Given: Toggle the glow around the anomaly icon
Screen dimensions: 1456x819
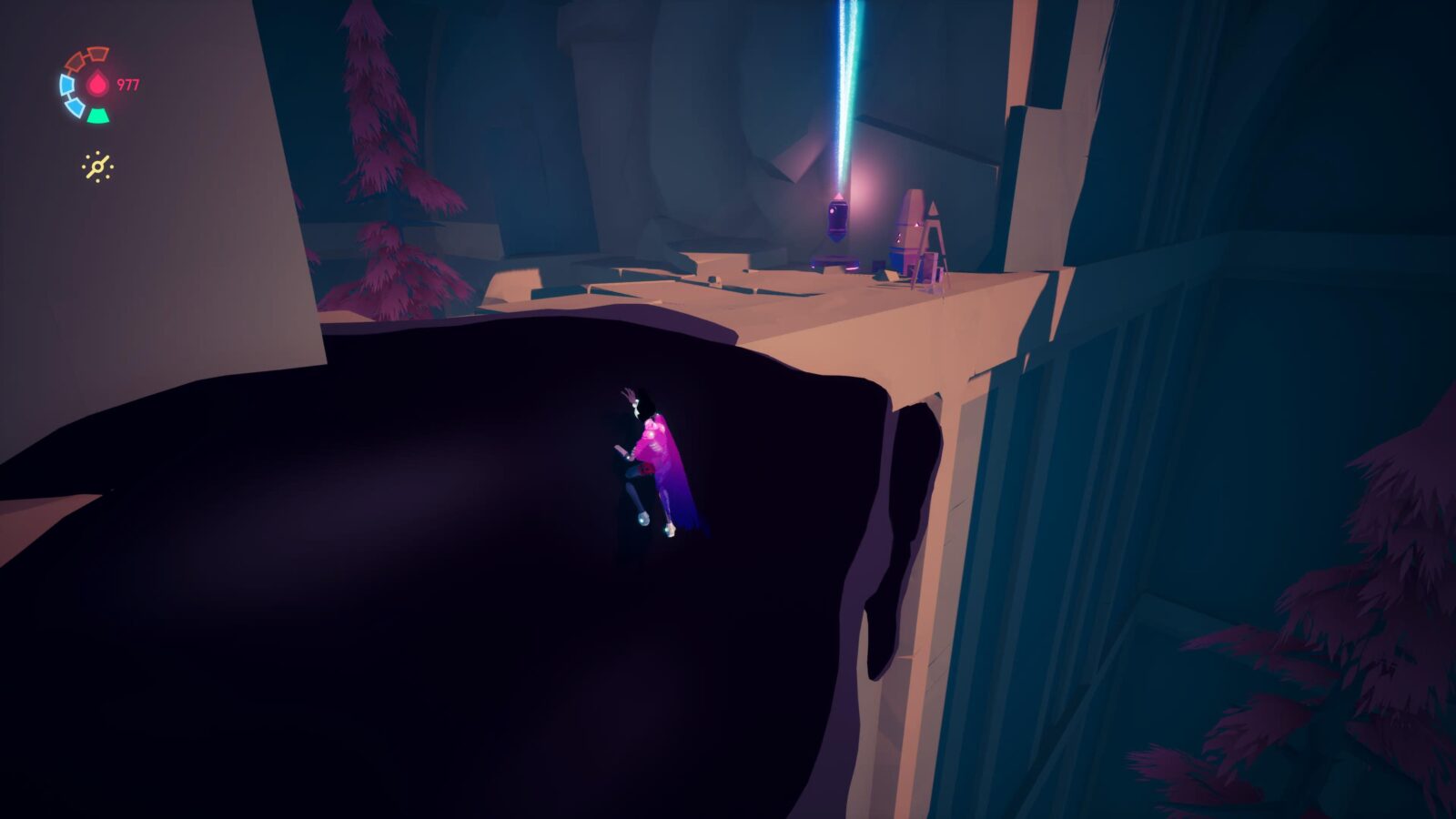Looking at the screenshot, I should (98, 167).
